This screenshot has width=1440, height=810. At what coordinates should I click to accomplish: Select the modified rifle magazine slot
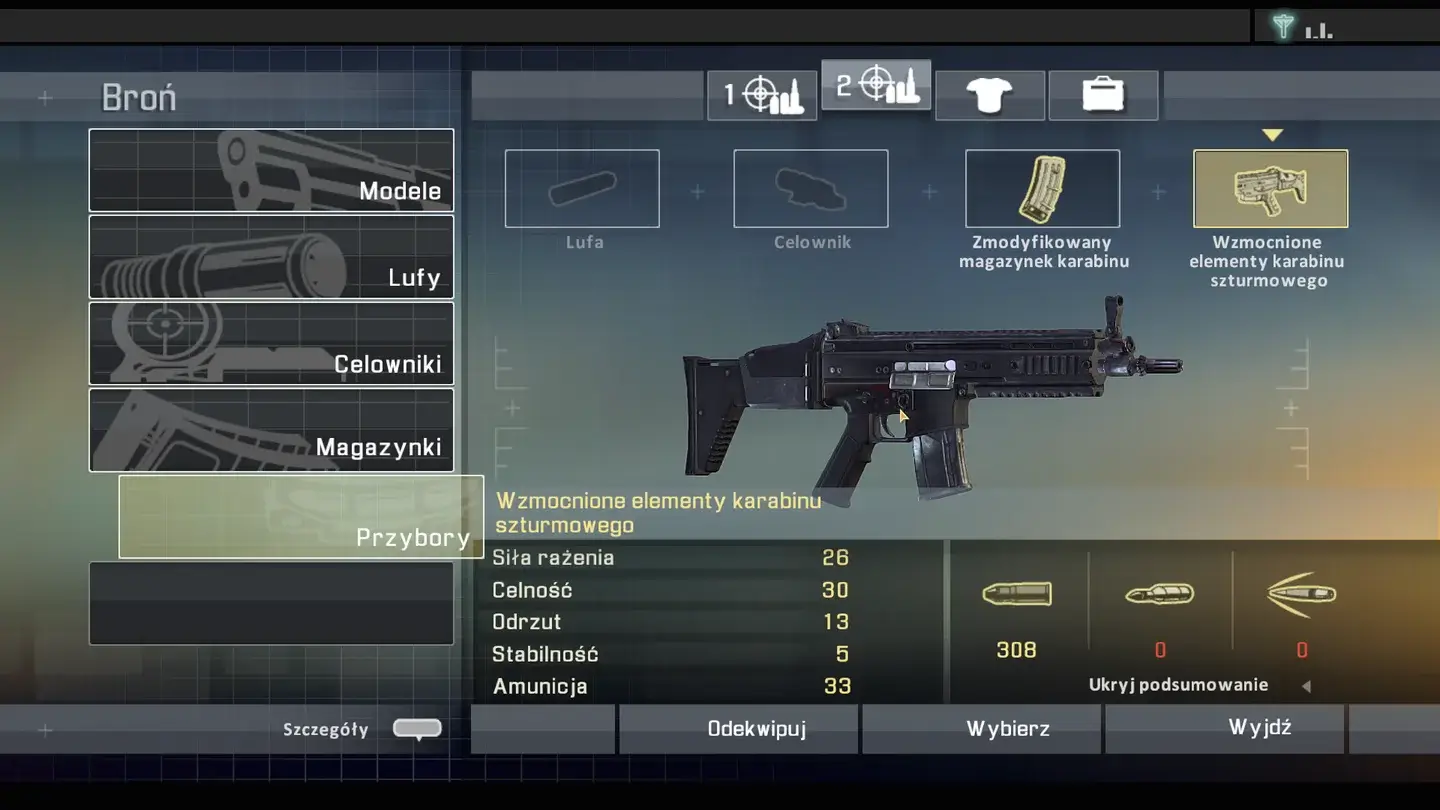[1042, 188]
